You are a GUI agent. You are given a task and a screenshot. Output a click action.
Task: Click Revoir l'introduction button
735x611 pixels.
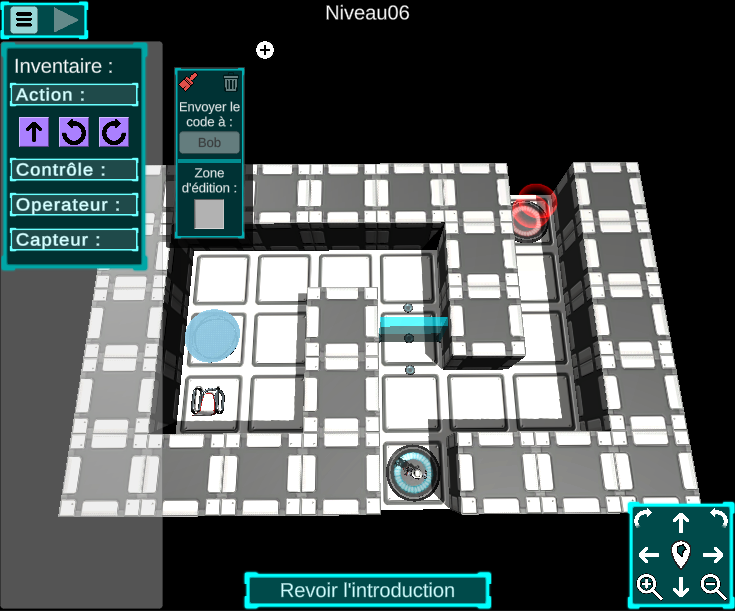point(367,590)
